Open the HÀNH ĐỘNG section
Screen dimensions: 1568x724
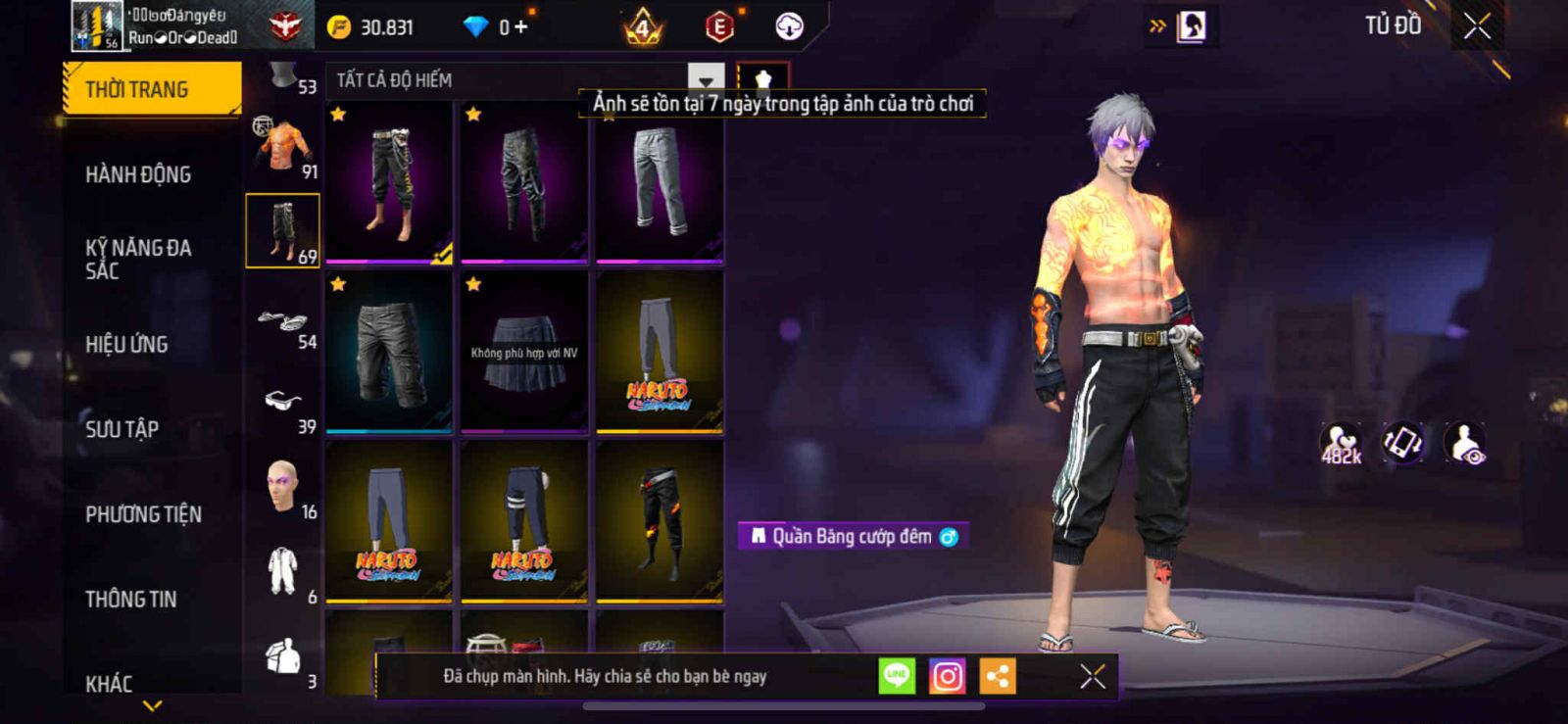pyautogui.click(x=138, y=174)
